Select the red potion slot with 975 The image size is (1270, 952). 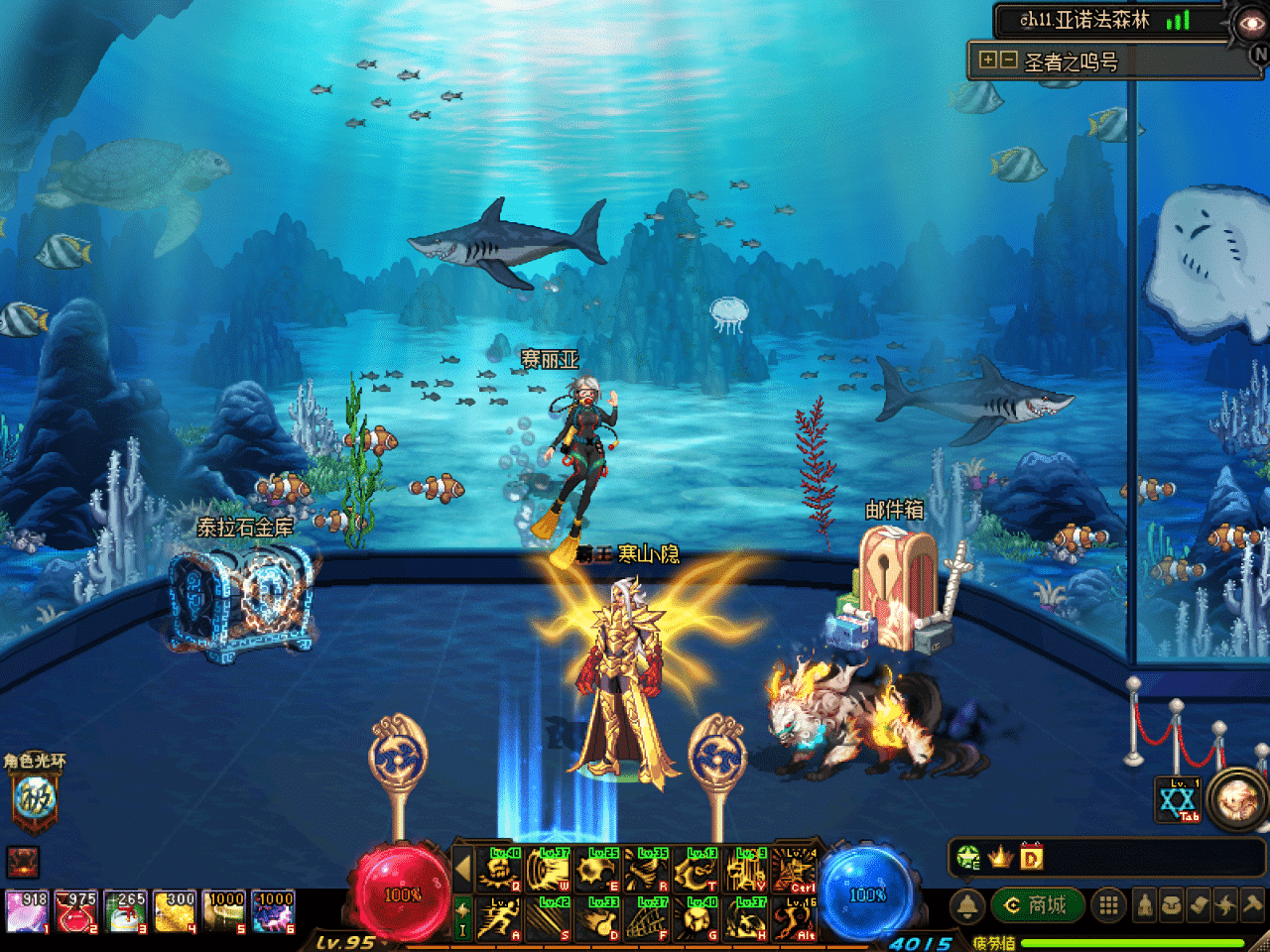(75, 912)
